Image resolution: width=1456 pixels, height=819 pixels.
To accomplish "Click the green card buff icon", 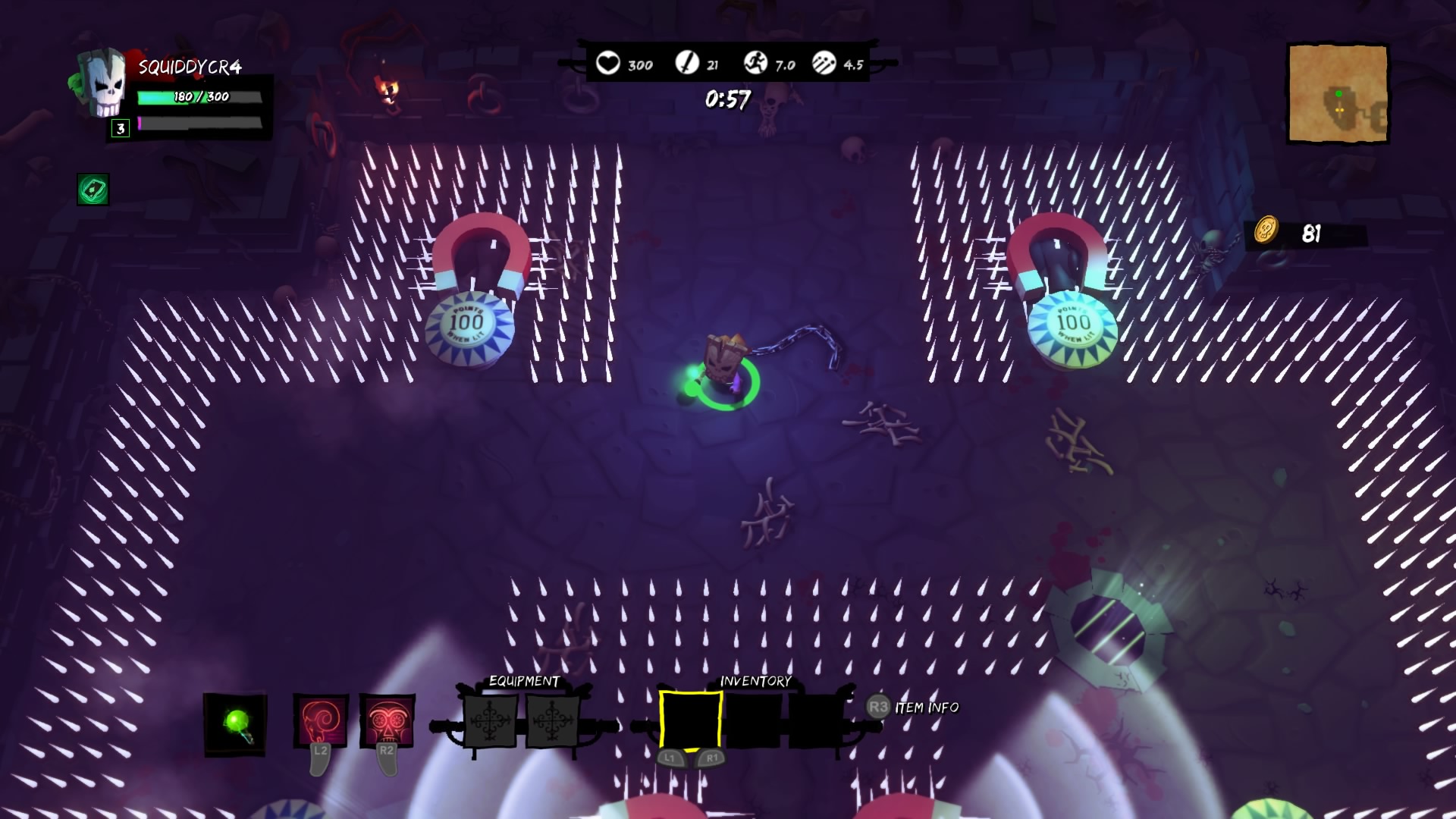I will coord(93,190).
